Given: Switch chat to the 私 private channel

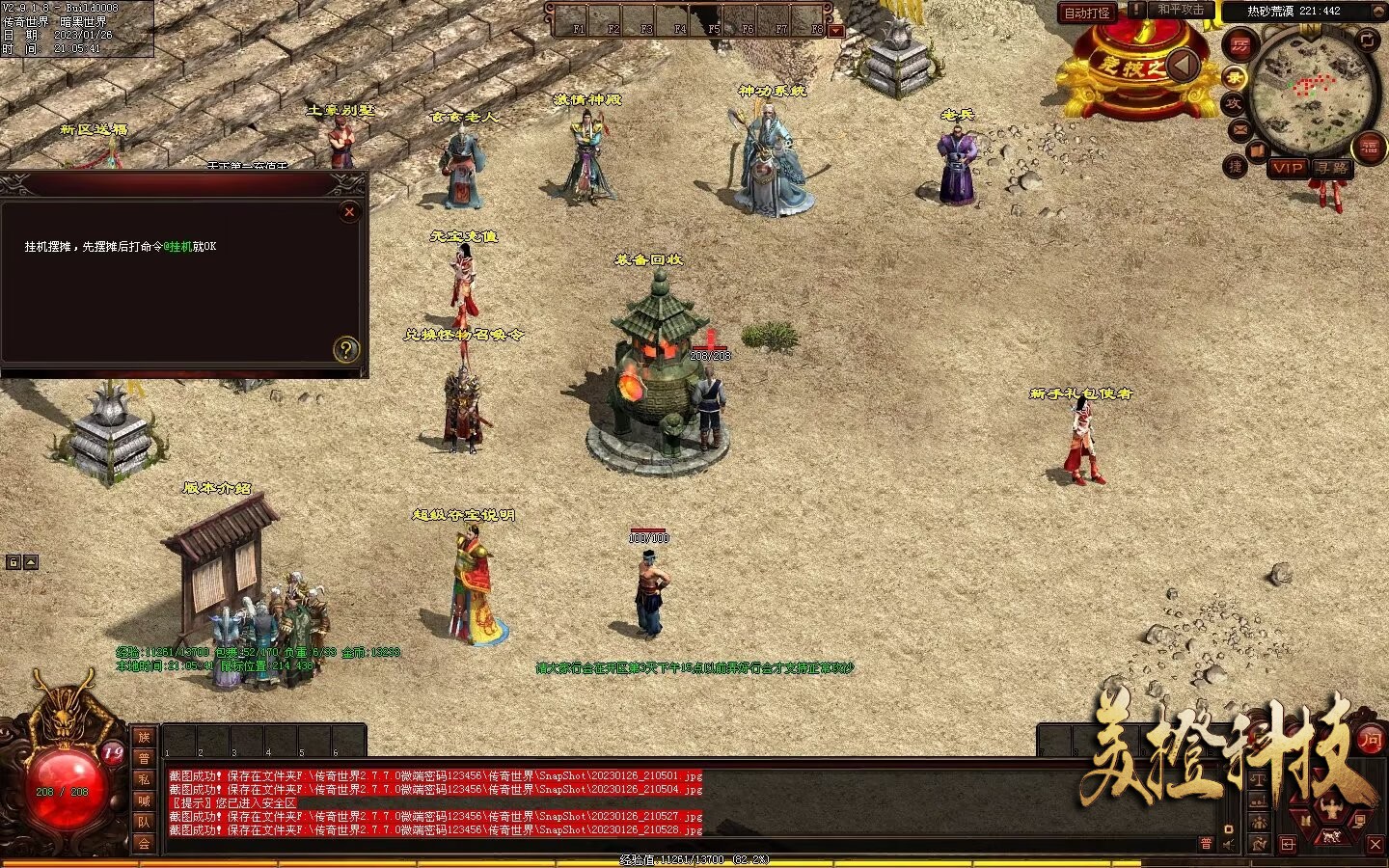Looking at the screenshot, I should (x=144, y=779).
